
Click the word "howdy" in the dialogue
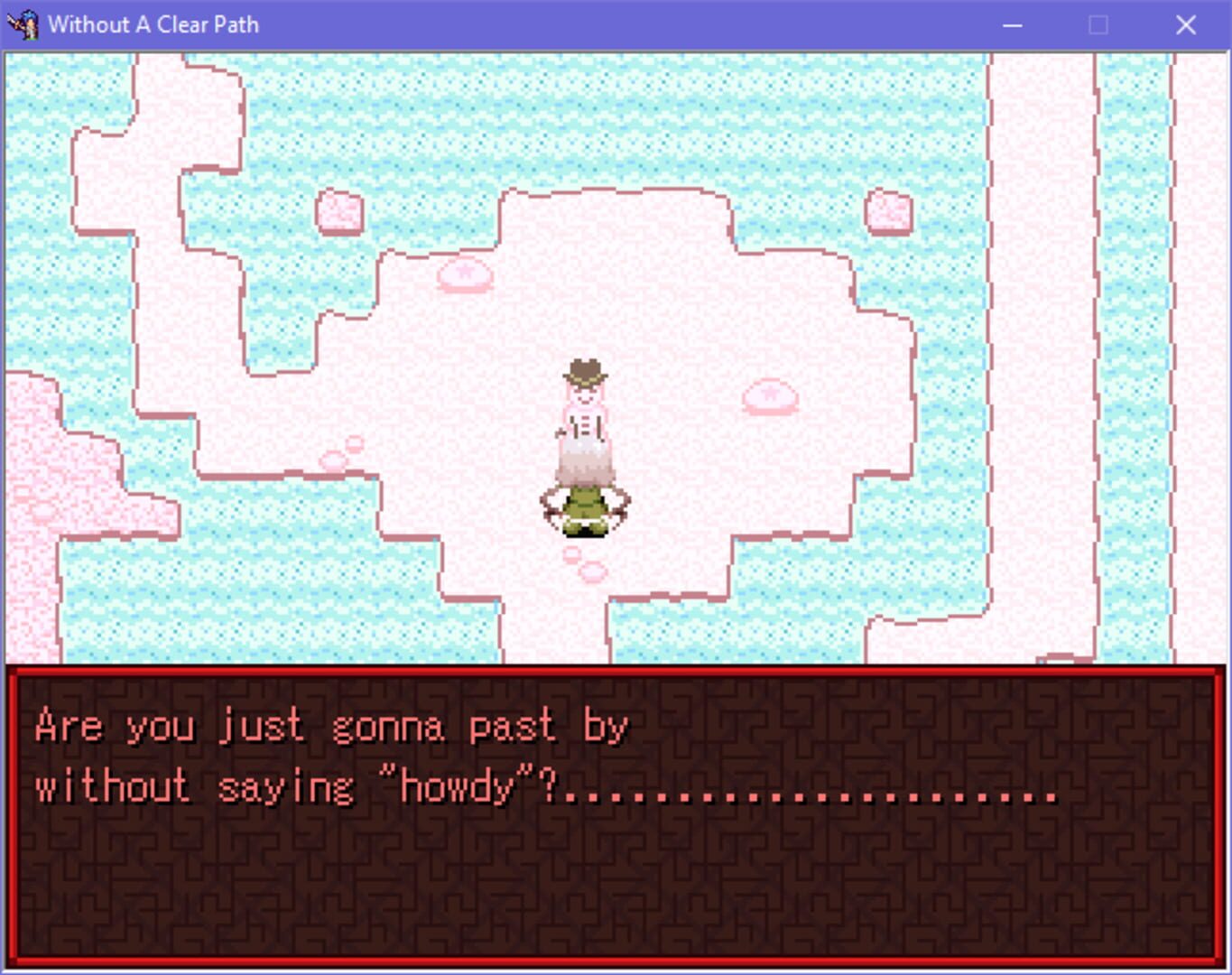click(456, 788)
